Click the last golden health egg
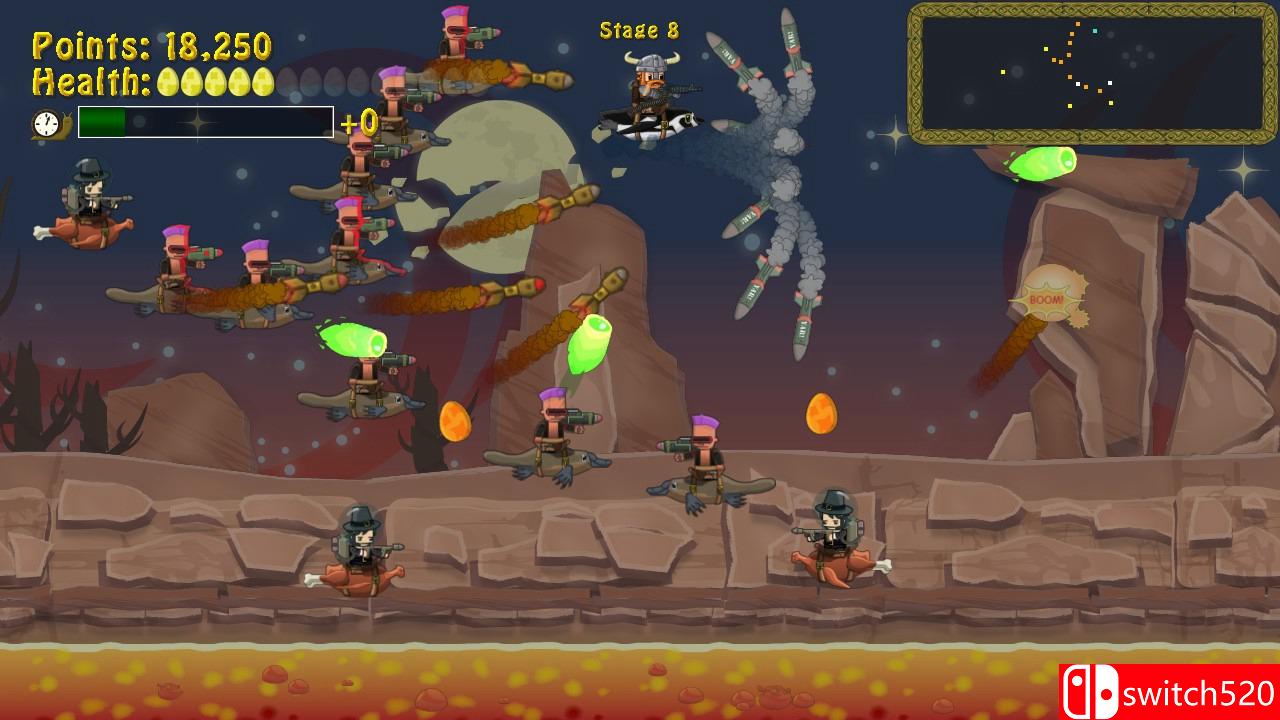Screen dimensions: 1280x720 [263, 81]
